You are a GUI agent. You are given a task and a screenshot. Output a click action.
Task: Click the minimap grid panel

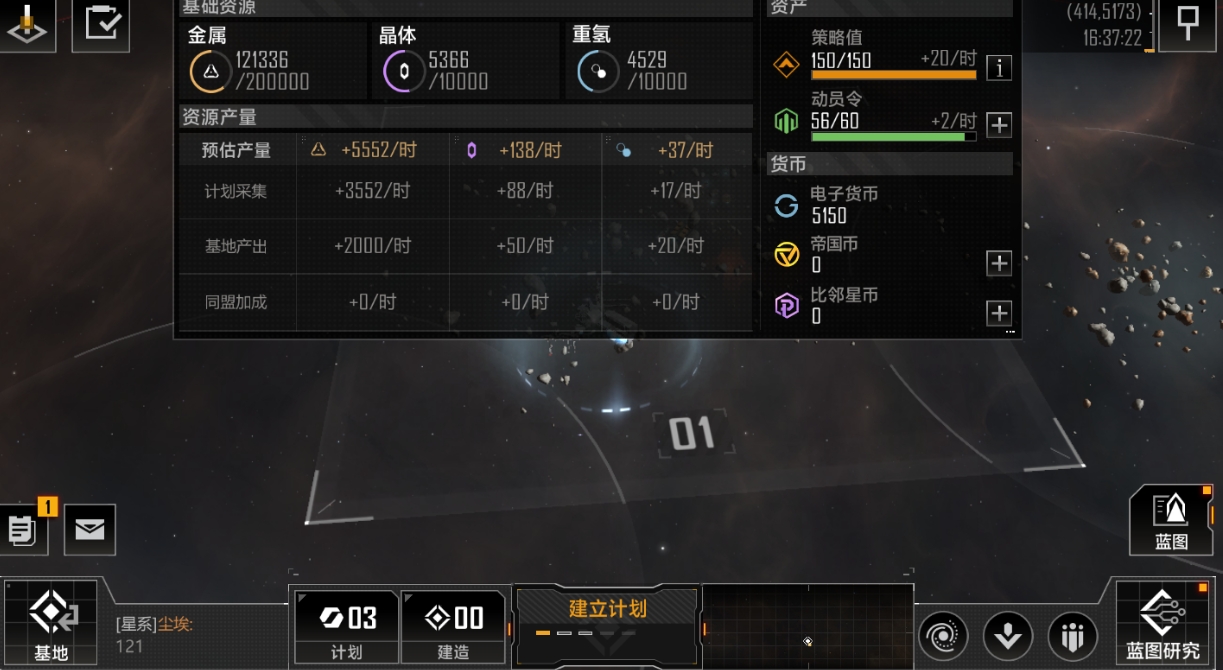[807, 625]
